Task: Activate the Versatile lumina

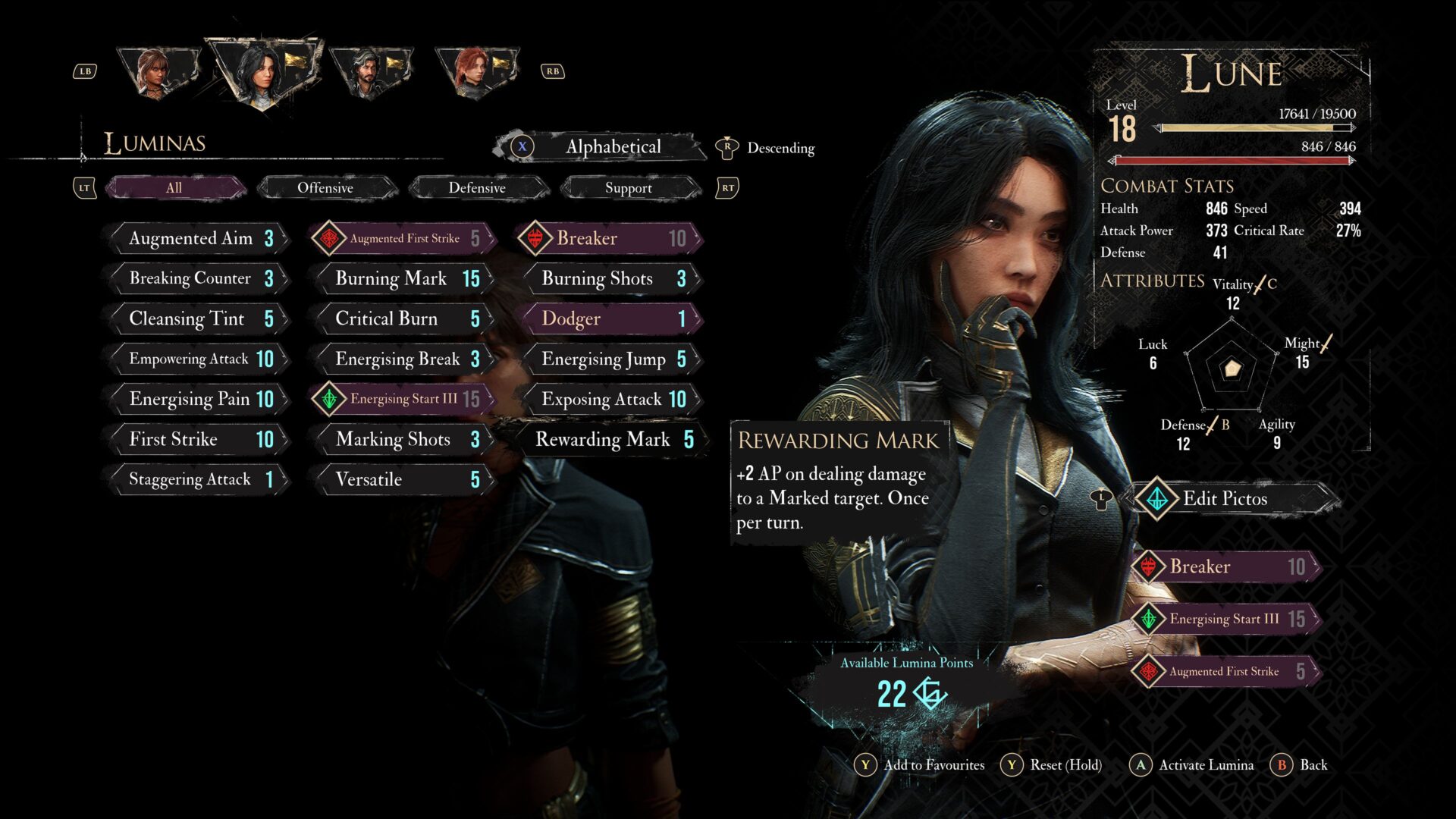Action: pos(405,479)
